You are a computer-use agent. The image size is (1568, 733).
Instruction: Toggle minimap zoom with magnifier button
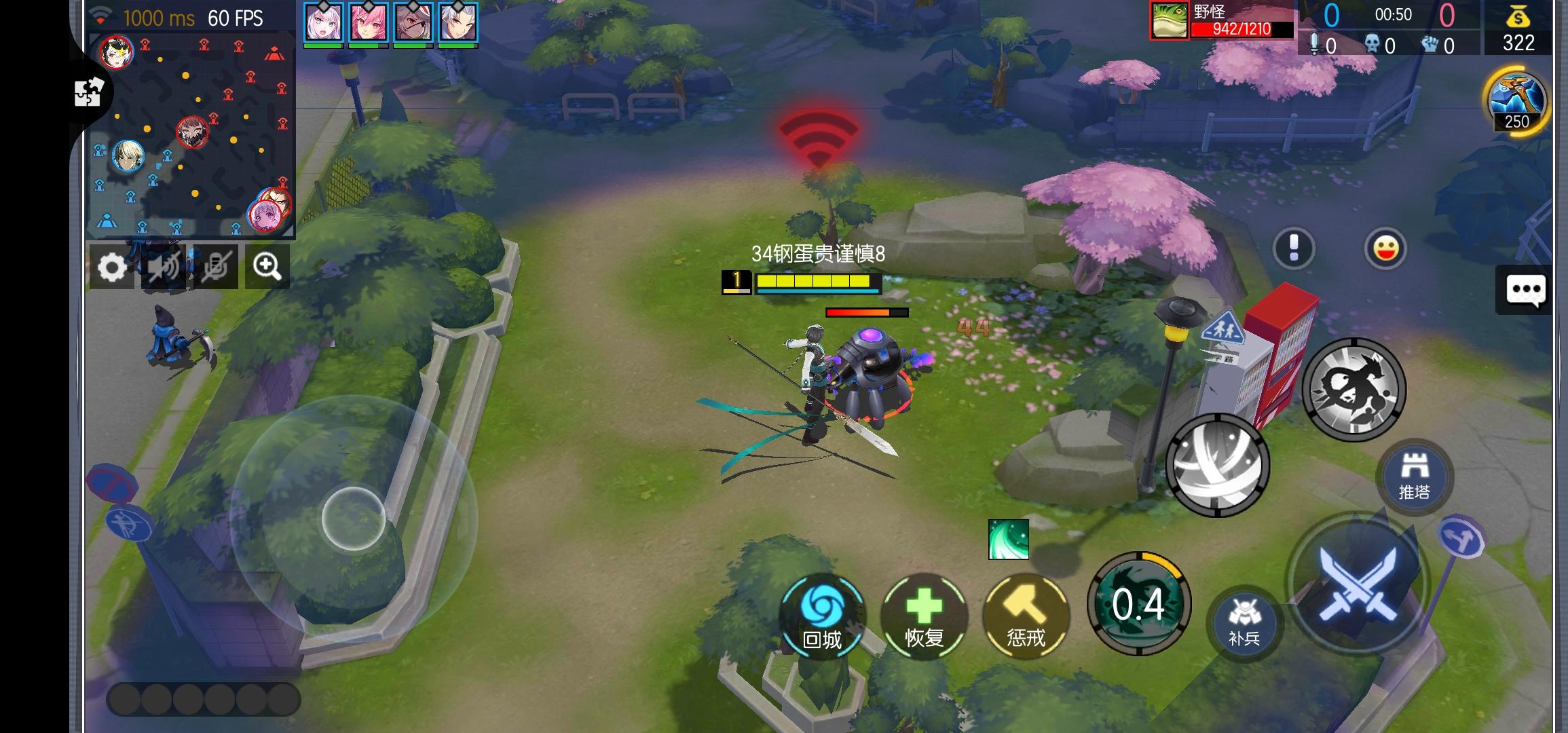267,267
